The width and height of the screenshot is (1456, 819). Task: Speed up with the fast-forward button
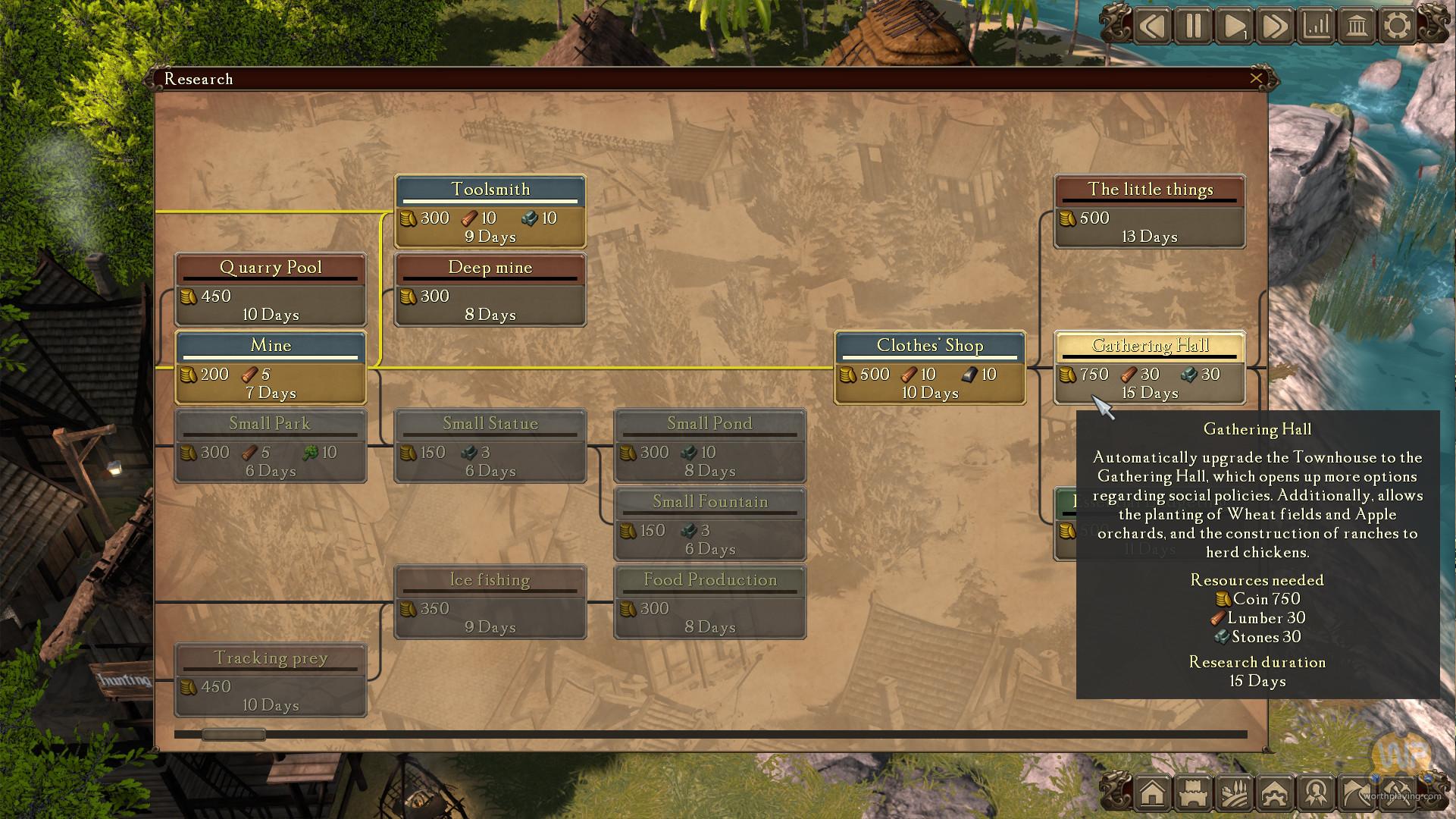click(x=1275, y=27)
